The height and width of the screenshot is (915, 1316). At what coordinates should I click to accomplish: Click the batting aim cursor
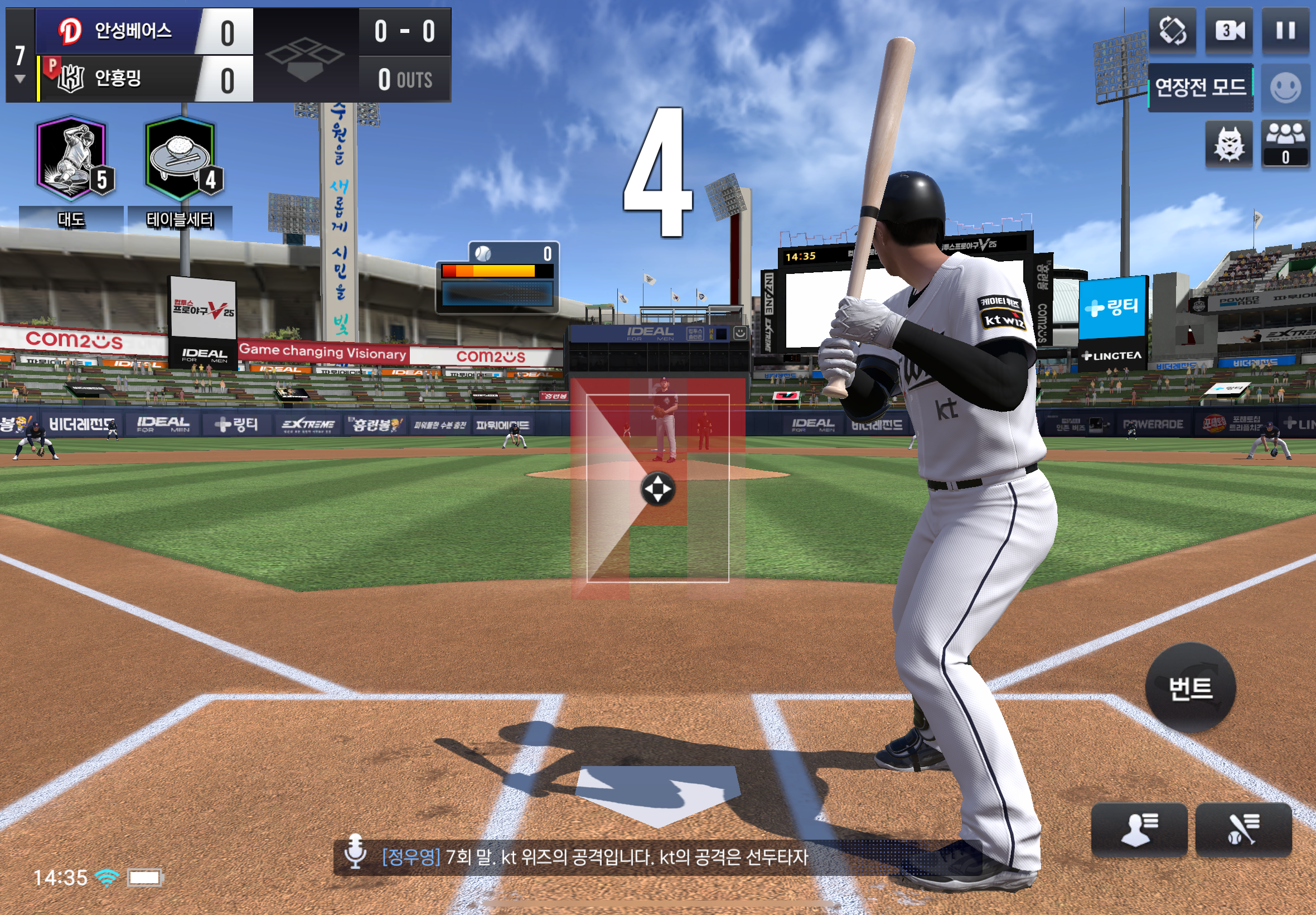click(657, 489)
